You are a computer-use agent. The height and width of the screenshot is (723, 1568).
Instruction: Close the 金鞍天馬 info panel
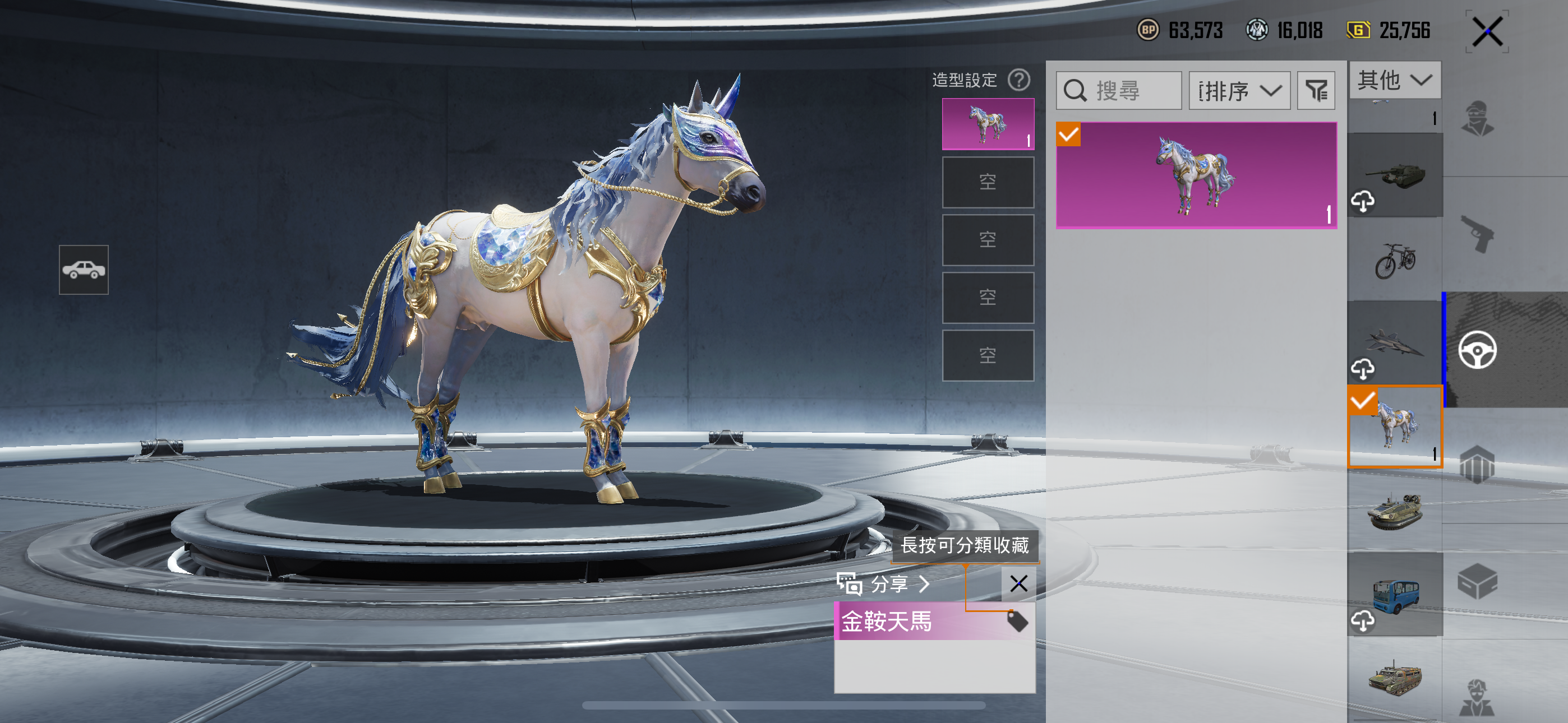[x=1018, y=583]
